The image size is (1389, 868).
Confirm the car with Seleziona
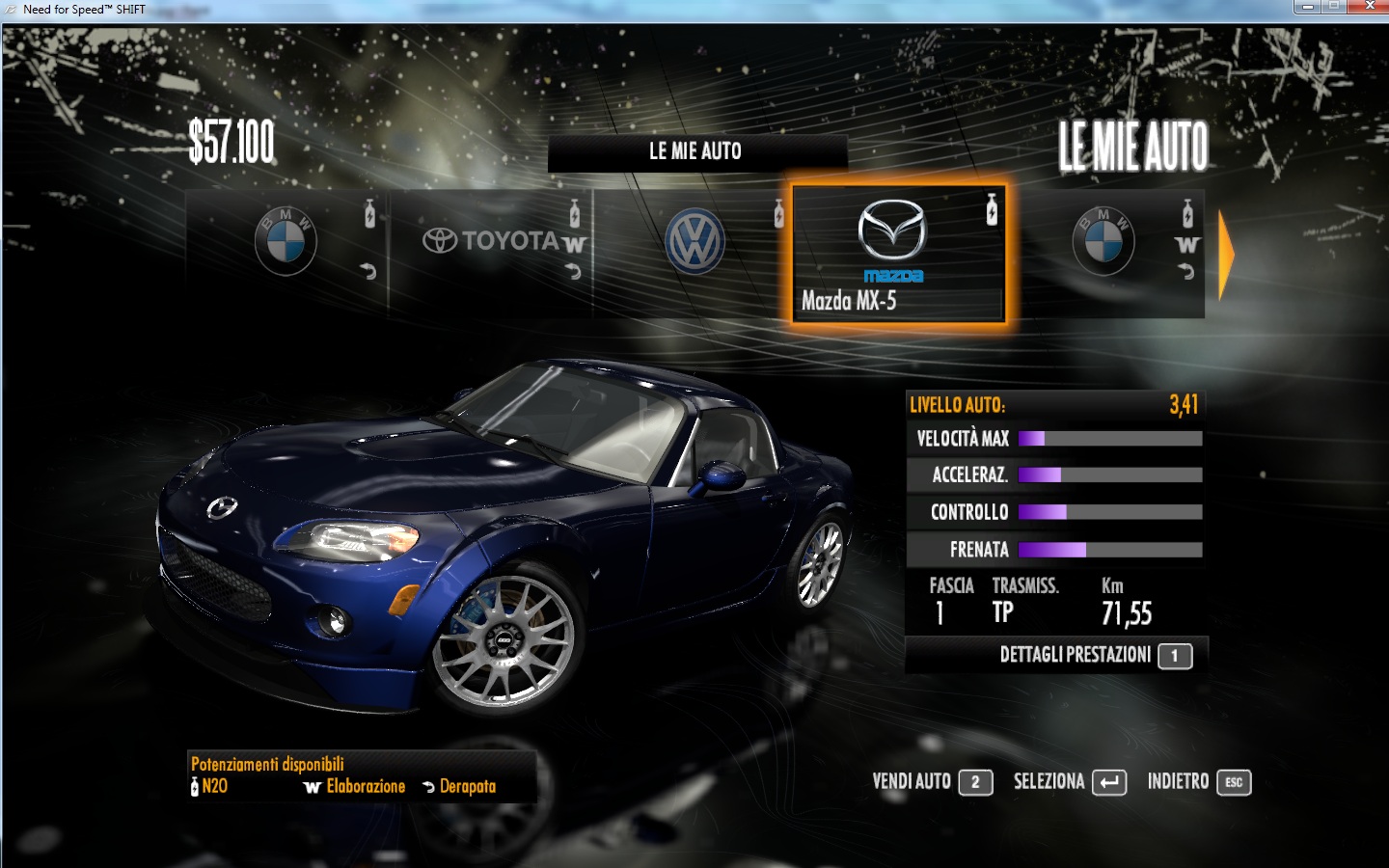pyautogui.click(x=1069, y=782)
